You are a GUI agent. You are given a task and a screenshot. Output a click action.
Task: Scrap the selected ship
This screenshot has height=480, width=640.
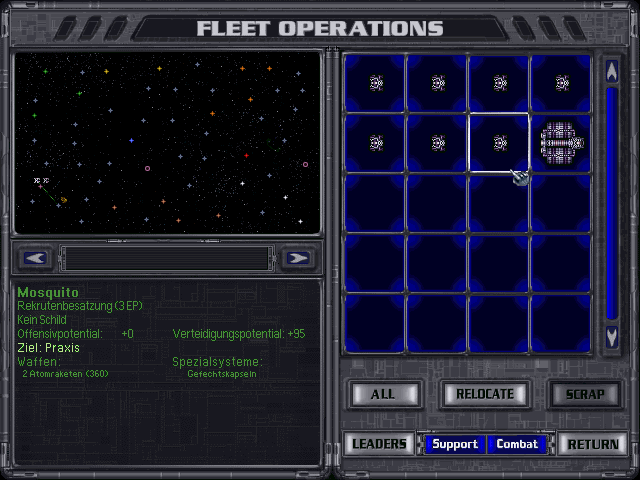(x=585, y=394)
